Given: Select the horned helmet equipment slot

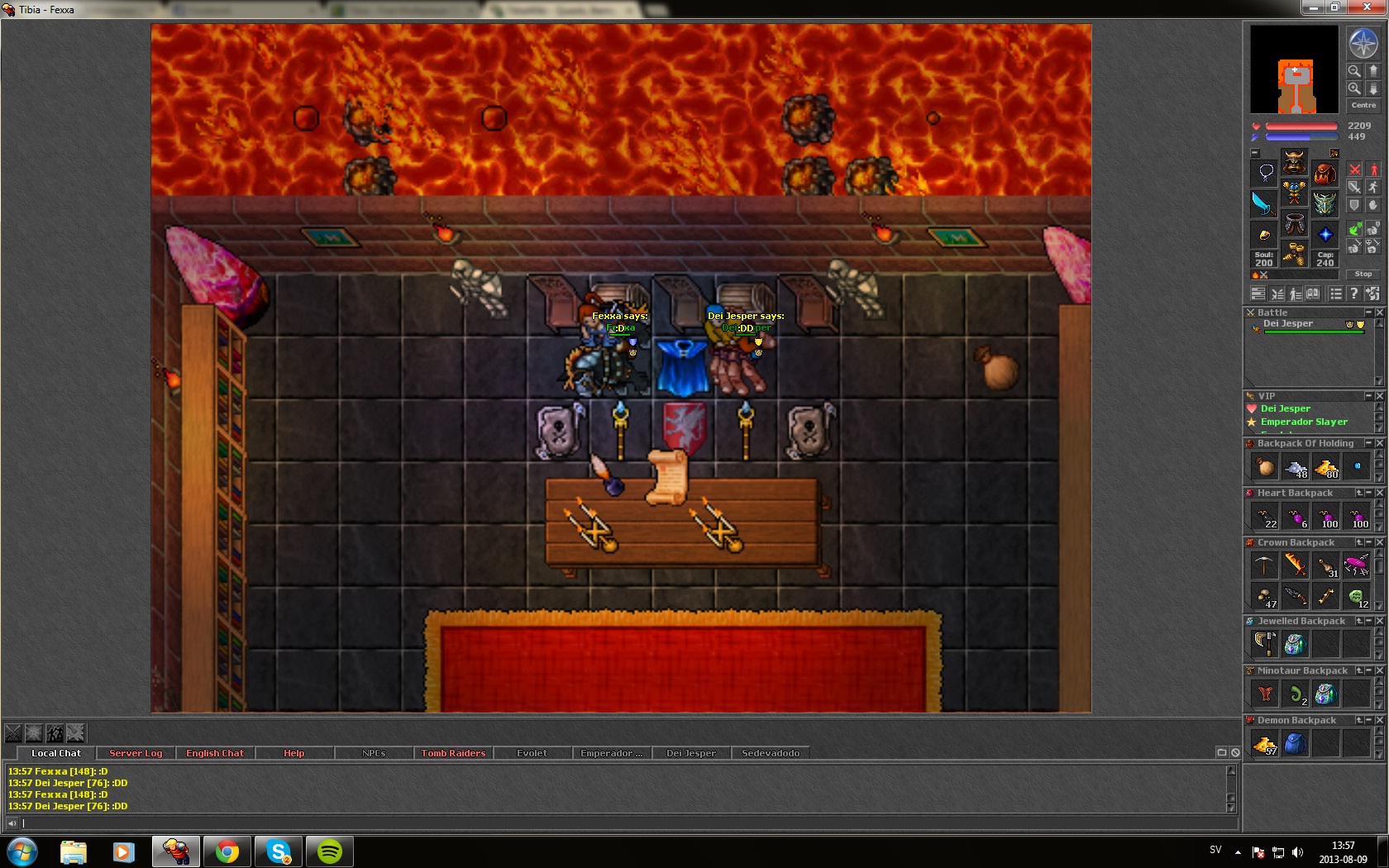Looking at the screenshot, I should 1294,162.
